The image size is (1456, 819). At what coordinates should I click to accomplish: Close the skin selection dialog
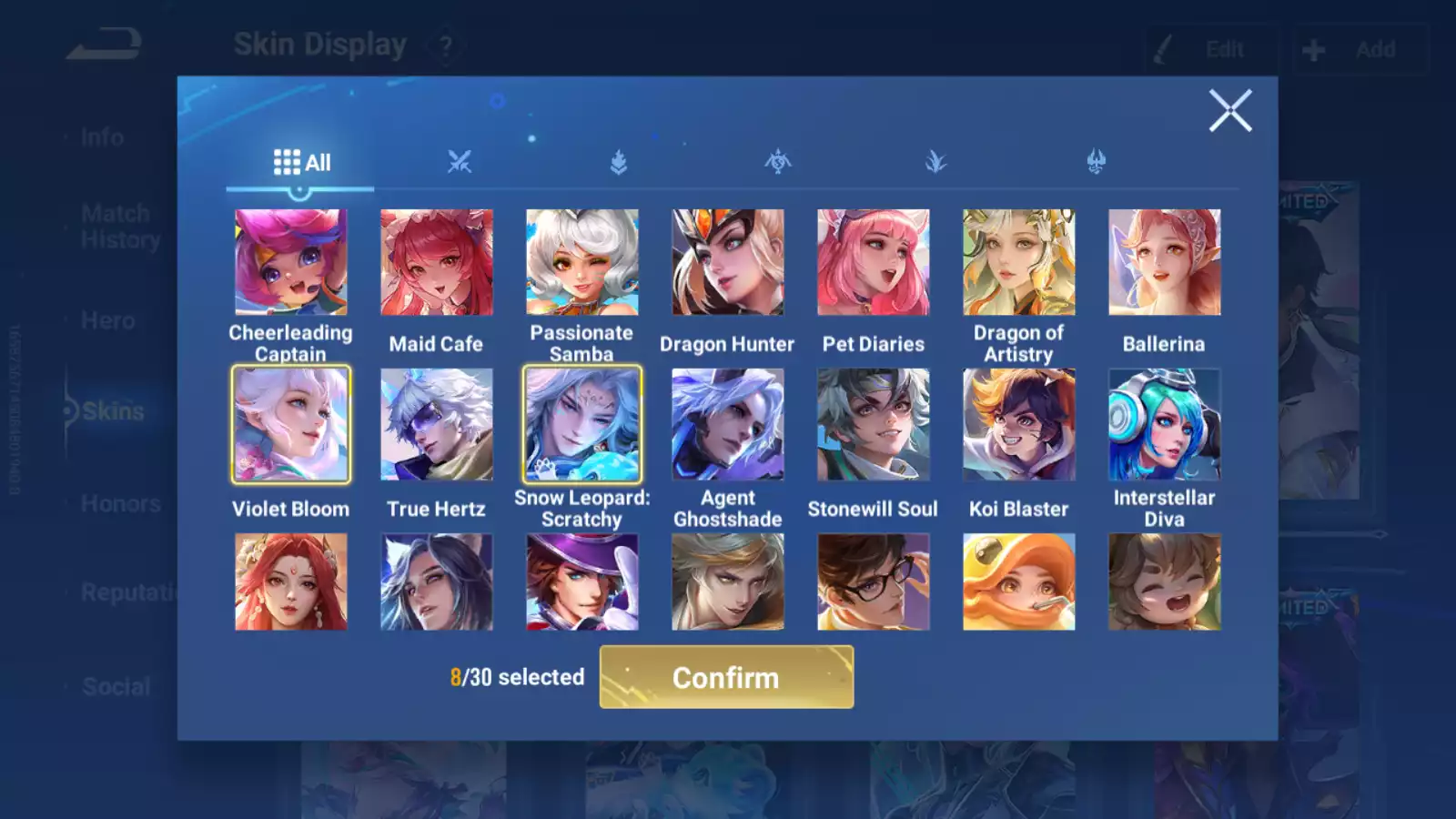pos(1229,111)
